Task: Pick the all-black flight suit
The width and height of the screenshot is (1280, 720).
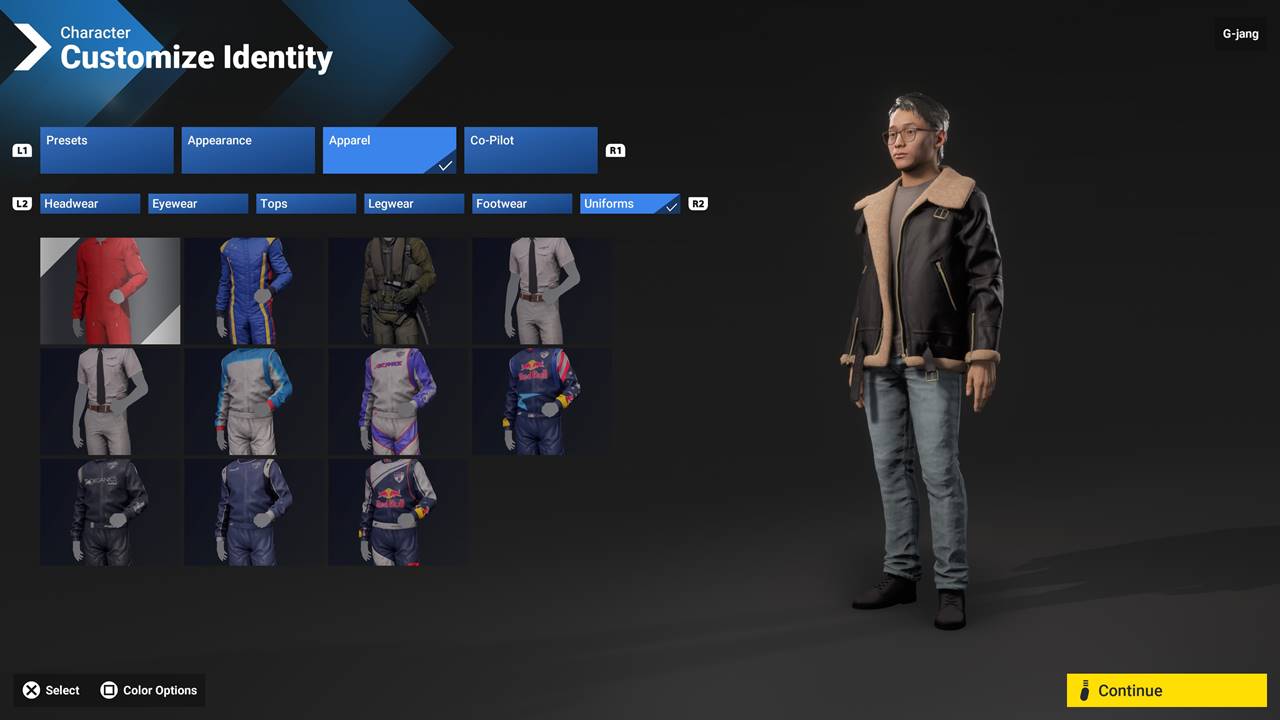Action: pyautogui.click(x=110, y=512)
